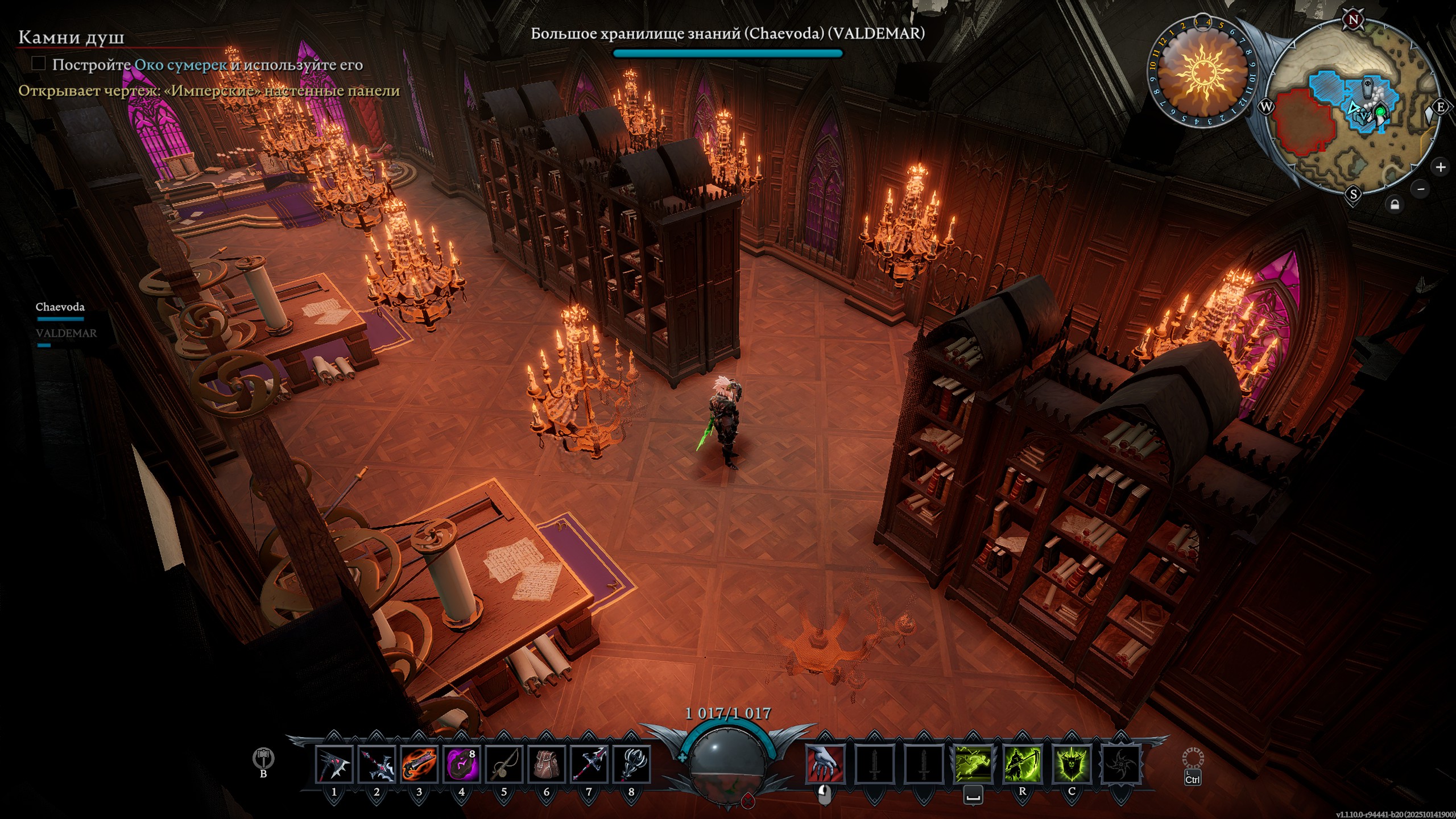Viewport: 1456px width, 819px height.
Task: Zoom in the minimap with plus
Action: (x=1440, y=167)
